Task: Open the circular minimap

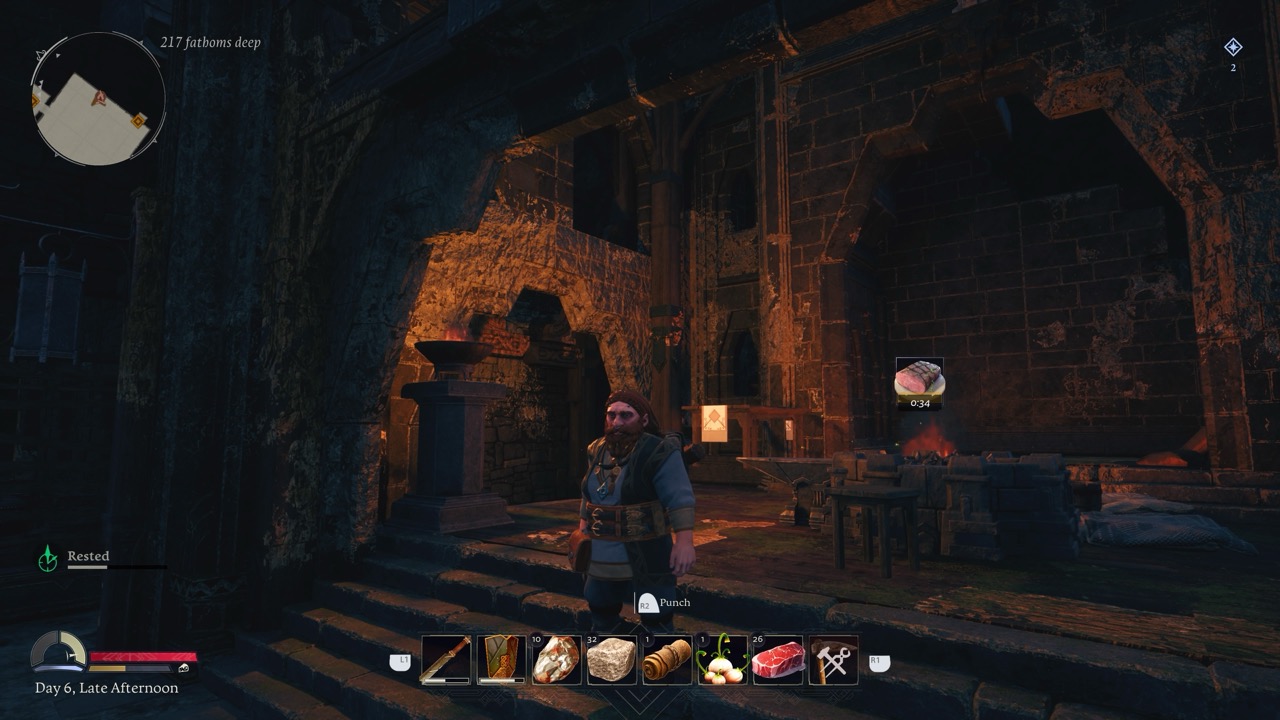Action: click(x=98, y=98)
